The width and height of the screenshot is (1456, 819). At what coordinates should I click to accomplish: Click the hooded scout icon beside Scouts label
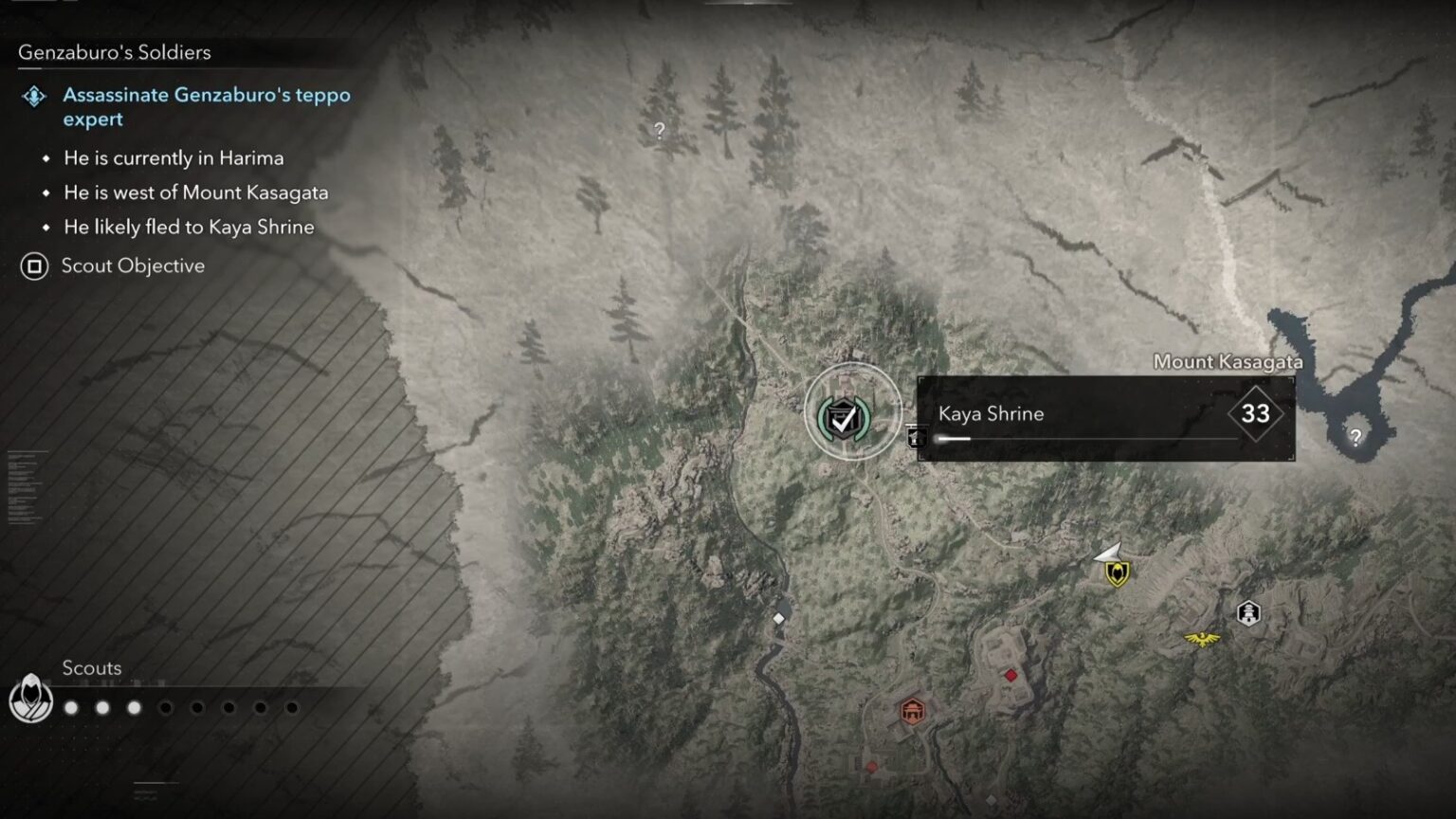pyautogui.click(x=28, y=698)
